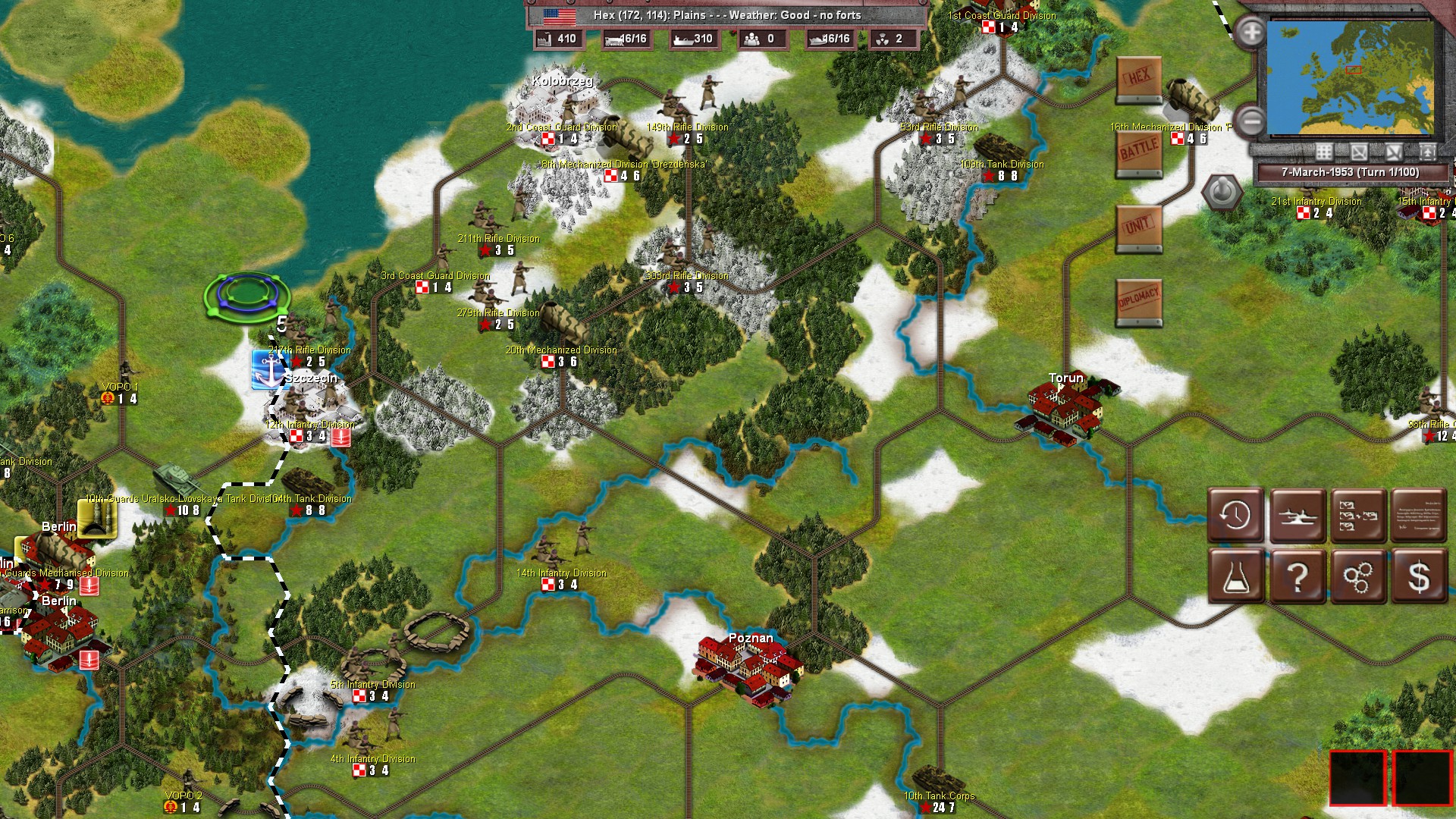Toggle the hex grid icon below the minimap
The image size is (1456, 819).
click(1324, 152)
